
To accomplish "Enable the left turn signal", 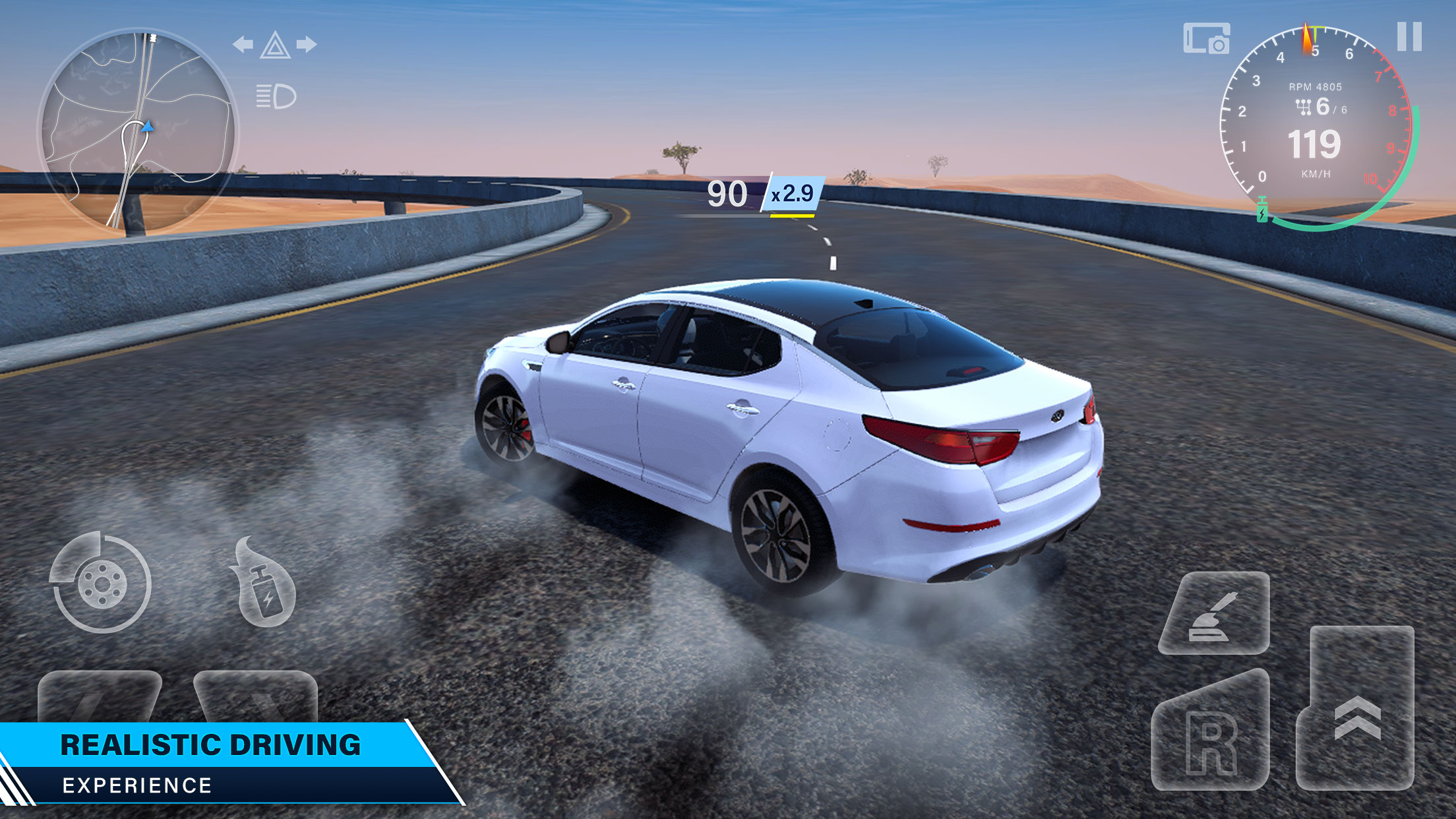I will (243, 44).
